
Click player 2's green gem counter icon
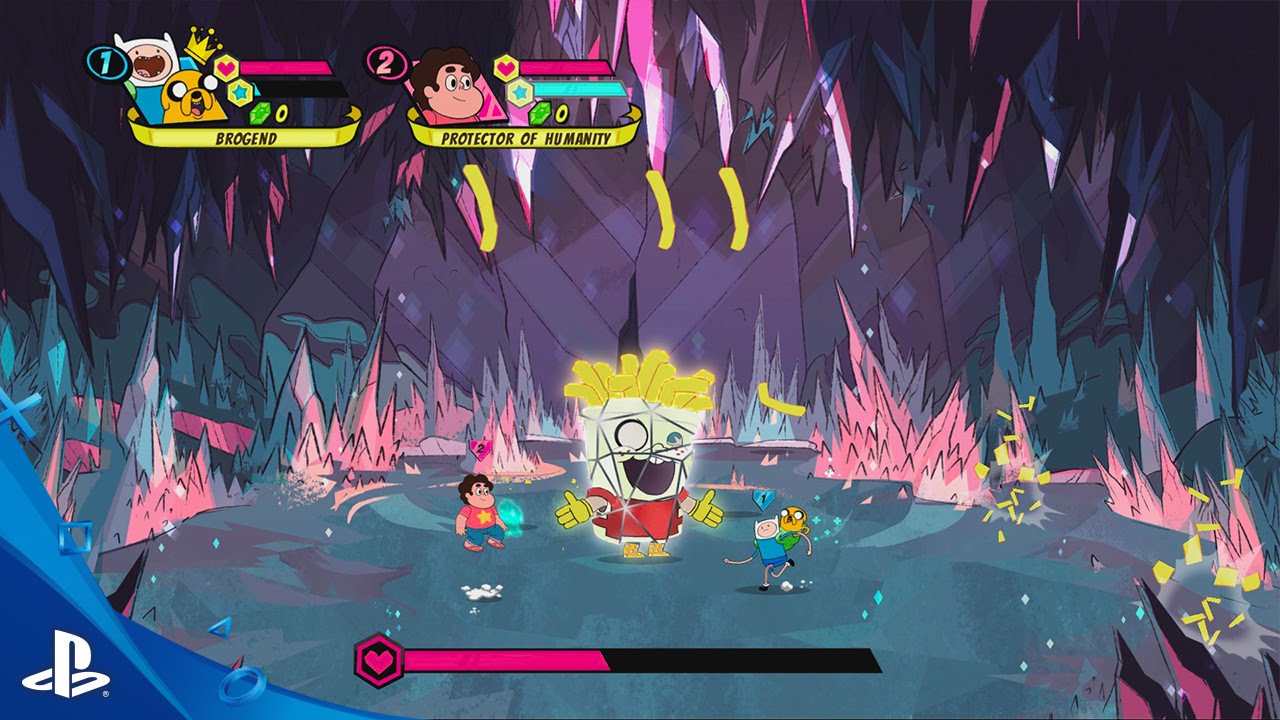point(542,111)
